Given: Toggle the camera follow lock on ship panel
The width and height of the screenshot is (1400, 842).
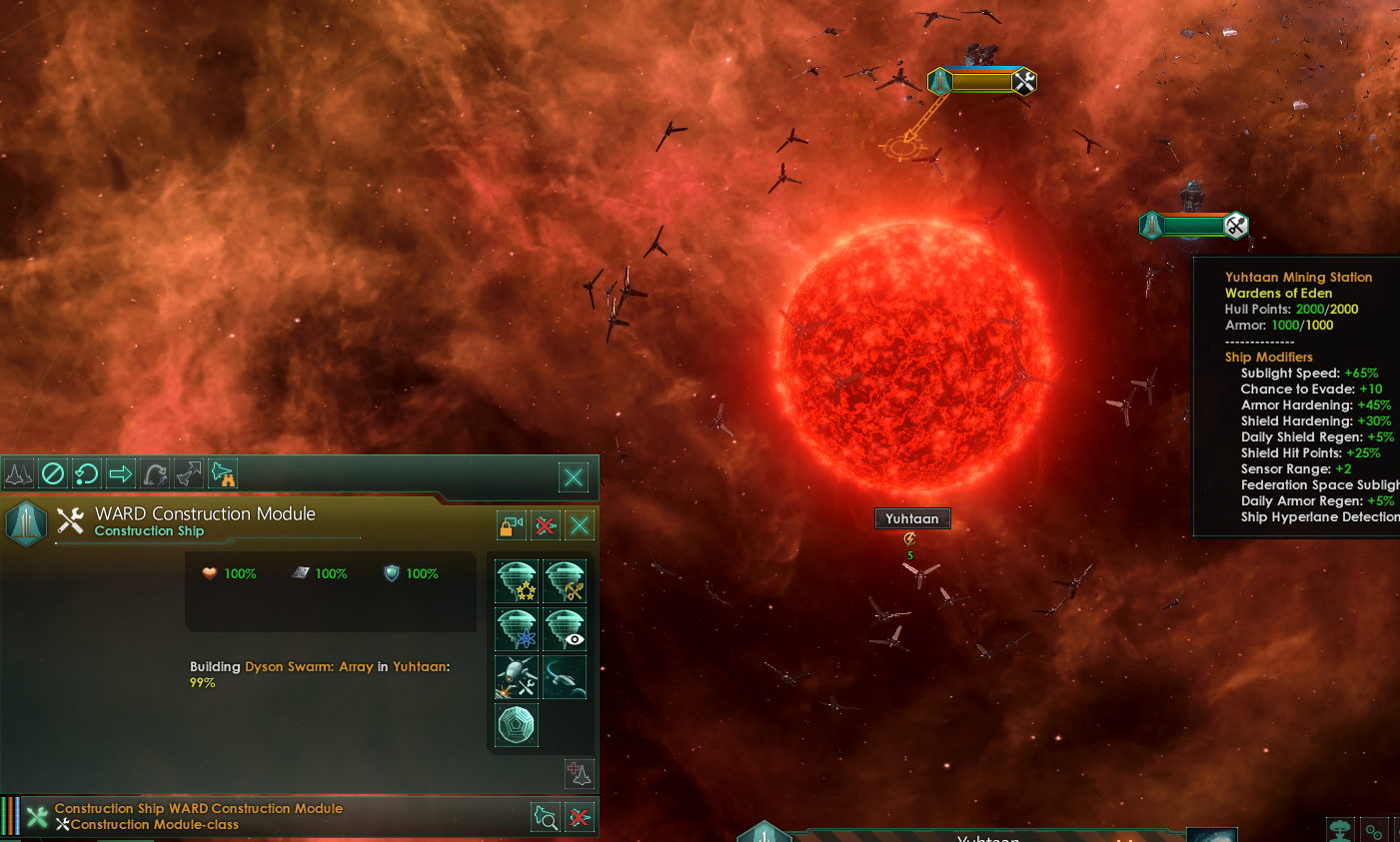Looking at the screenshot, I should coord(514,524).
